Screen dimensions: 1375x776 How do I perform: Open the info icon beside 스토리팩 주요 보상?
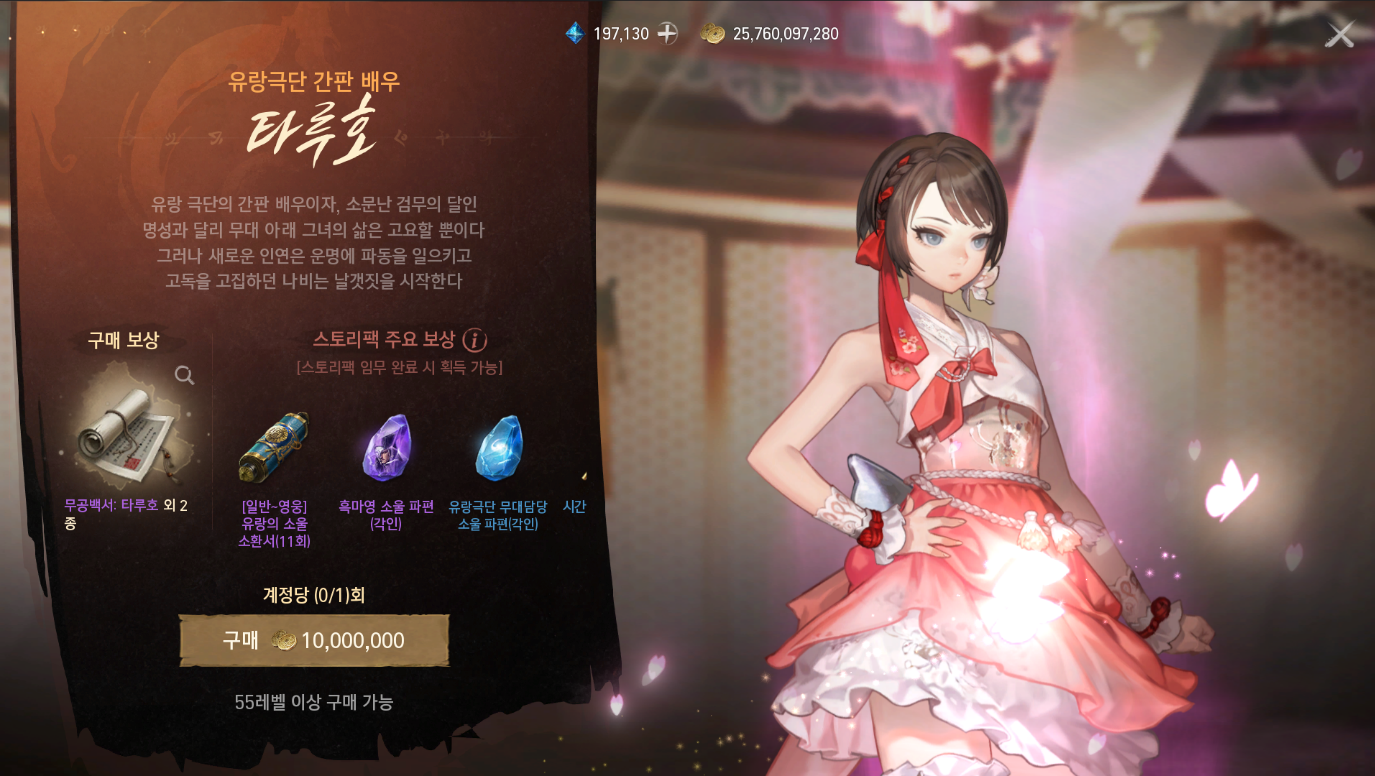pyautogui.click(x=474, y=339)
